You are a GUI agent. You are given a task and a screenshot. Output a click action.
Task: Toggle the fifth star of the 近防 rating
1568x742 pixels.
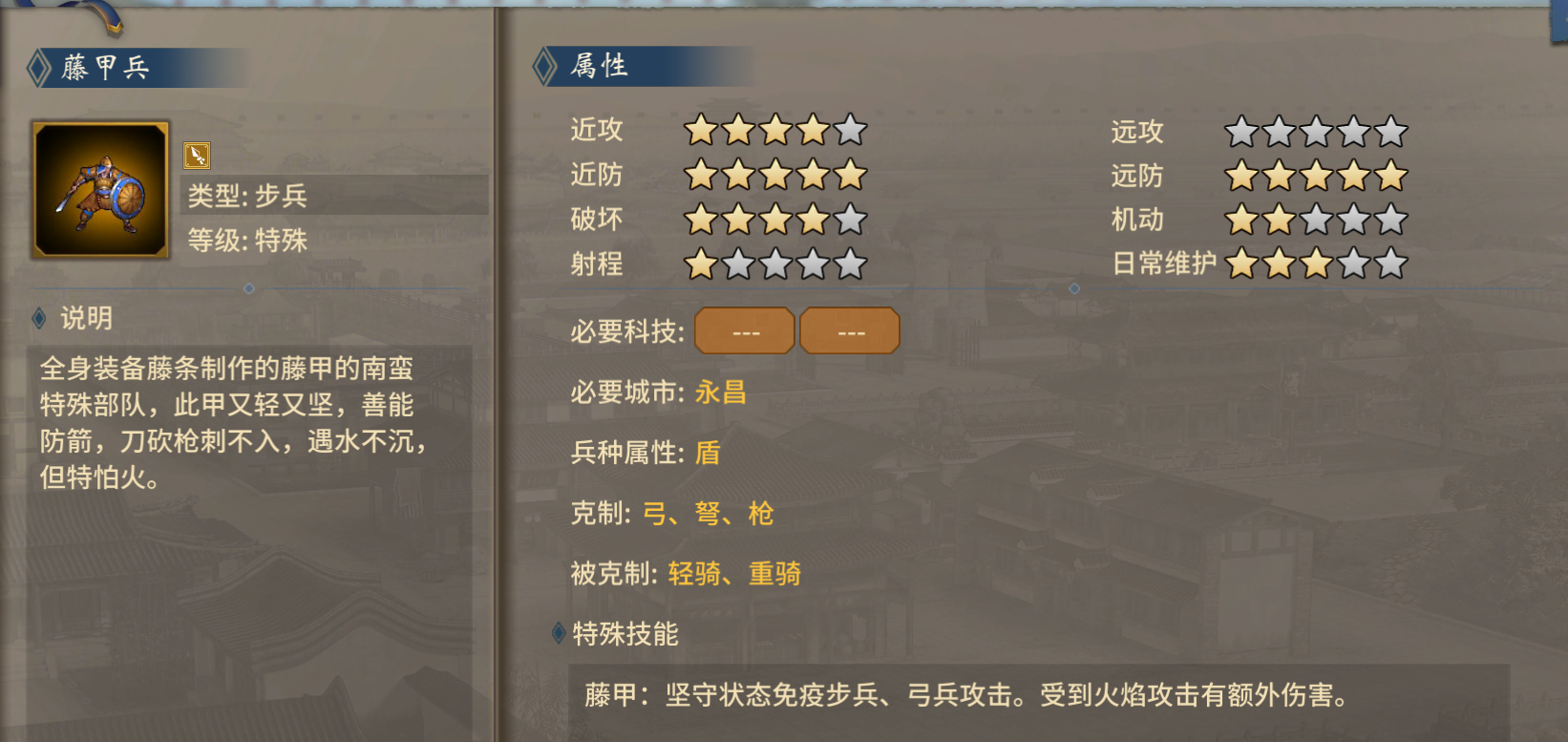(850, 175)
